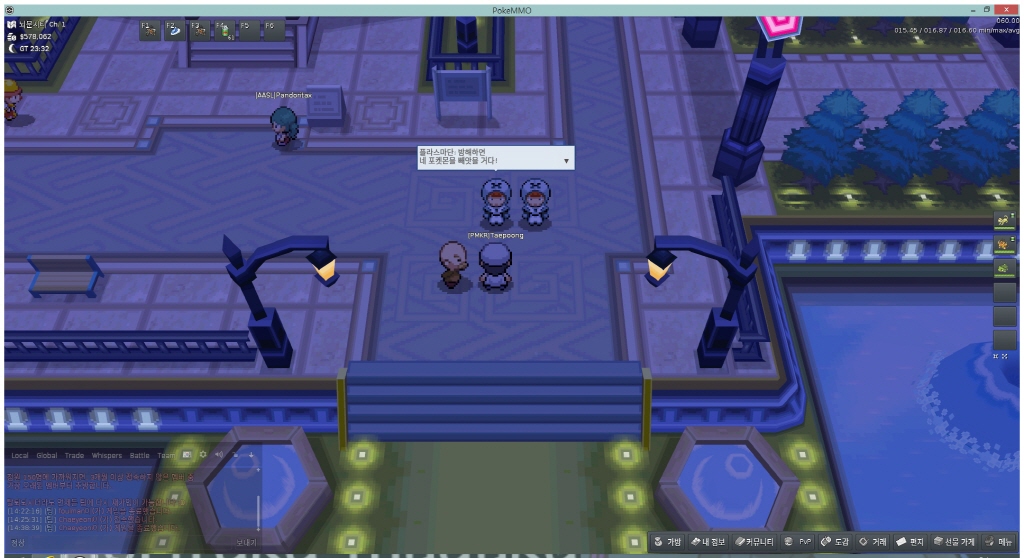Screen dimensions: 1024x558
Task: Advance the Team Plasma dialogue arrow
Action: coord(566,160)
